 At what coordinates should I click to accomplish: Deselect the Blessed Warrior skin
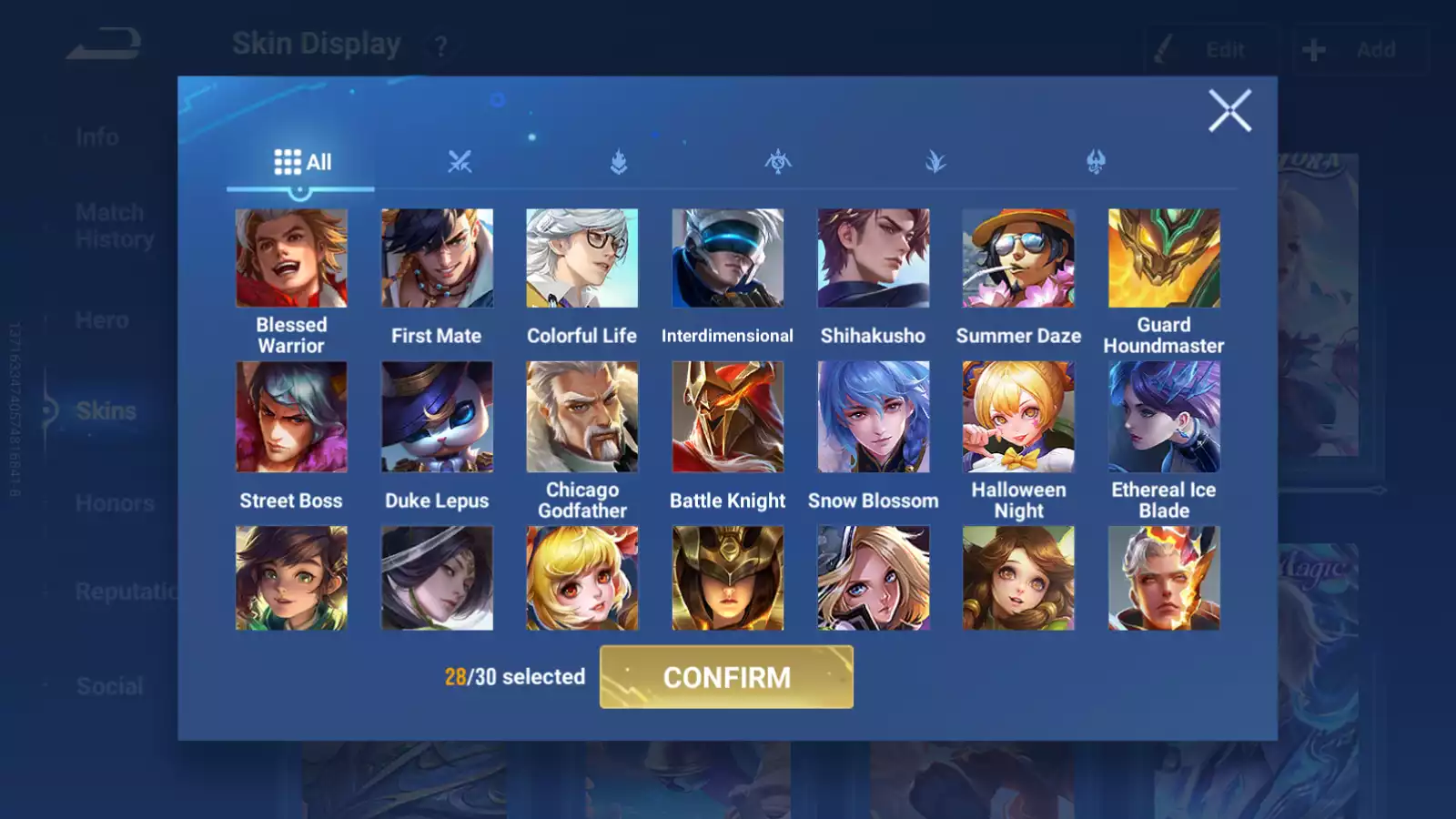291,258
